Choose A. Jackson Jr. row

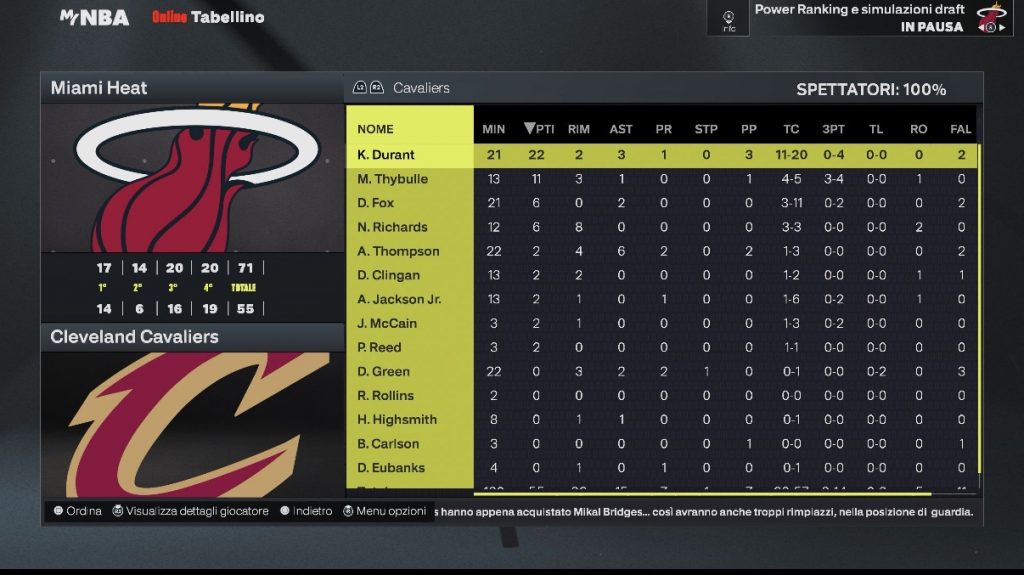399,299
